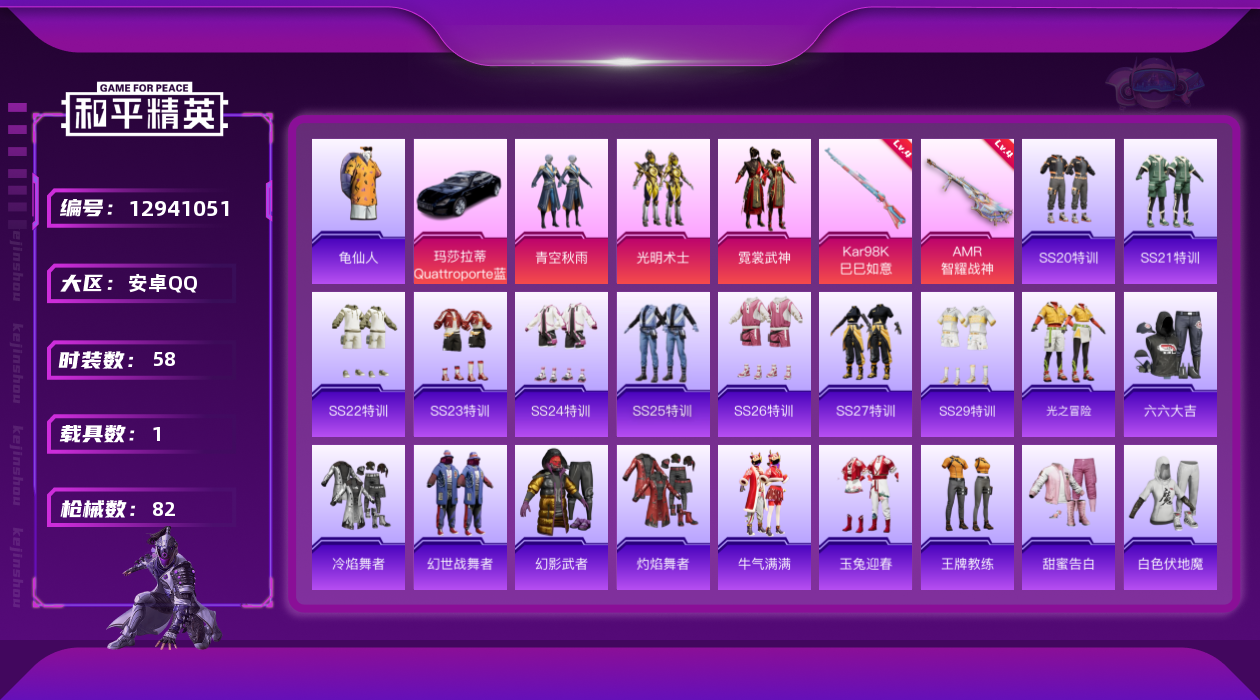This screenshot has height=700, width=1260.
Task: Click the SS22特训 outfit card
Action: pyautogui.click(x=358, y=364)
